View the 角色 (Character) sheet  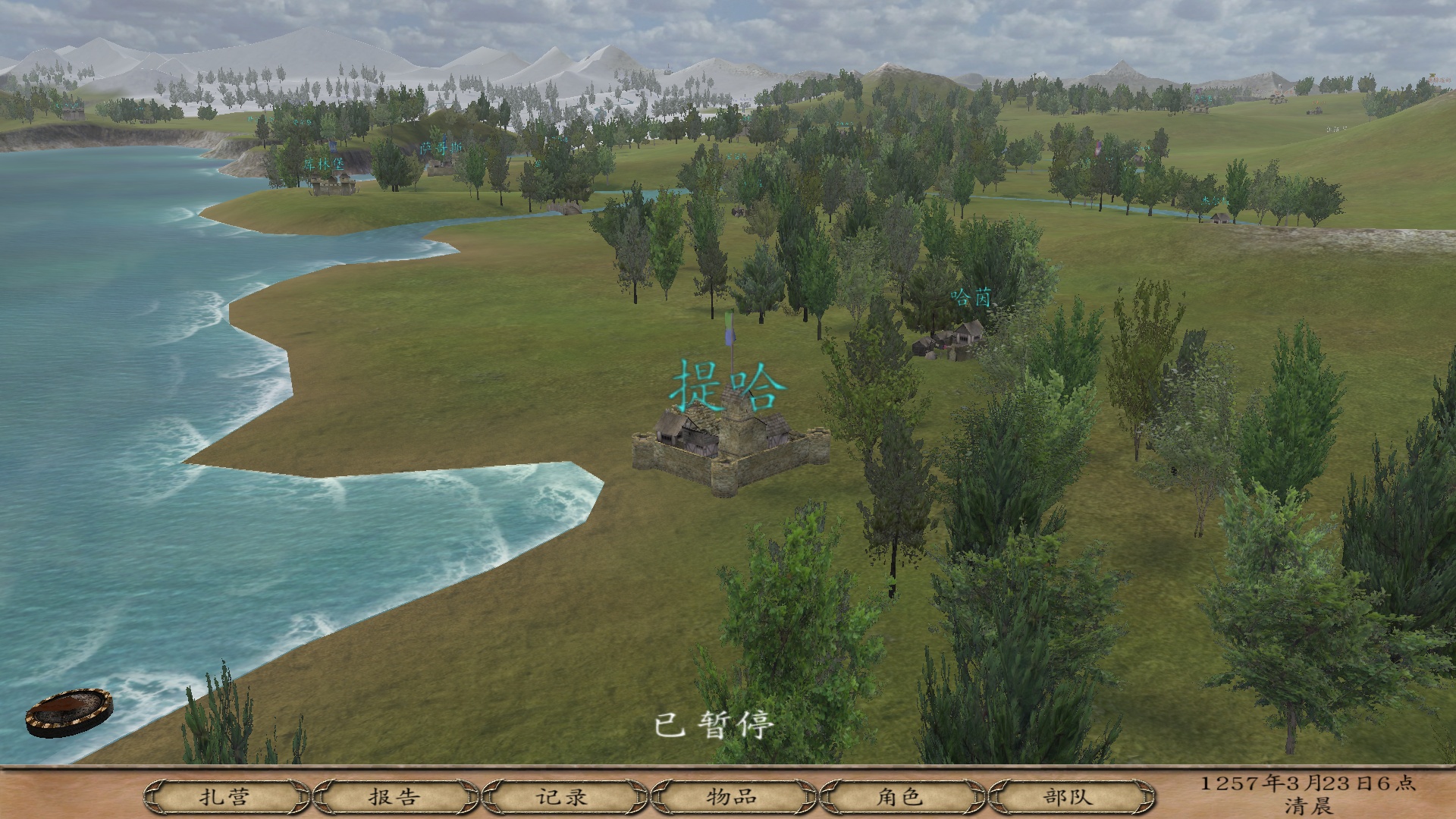pos(900,797)
